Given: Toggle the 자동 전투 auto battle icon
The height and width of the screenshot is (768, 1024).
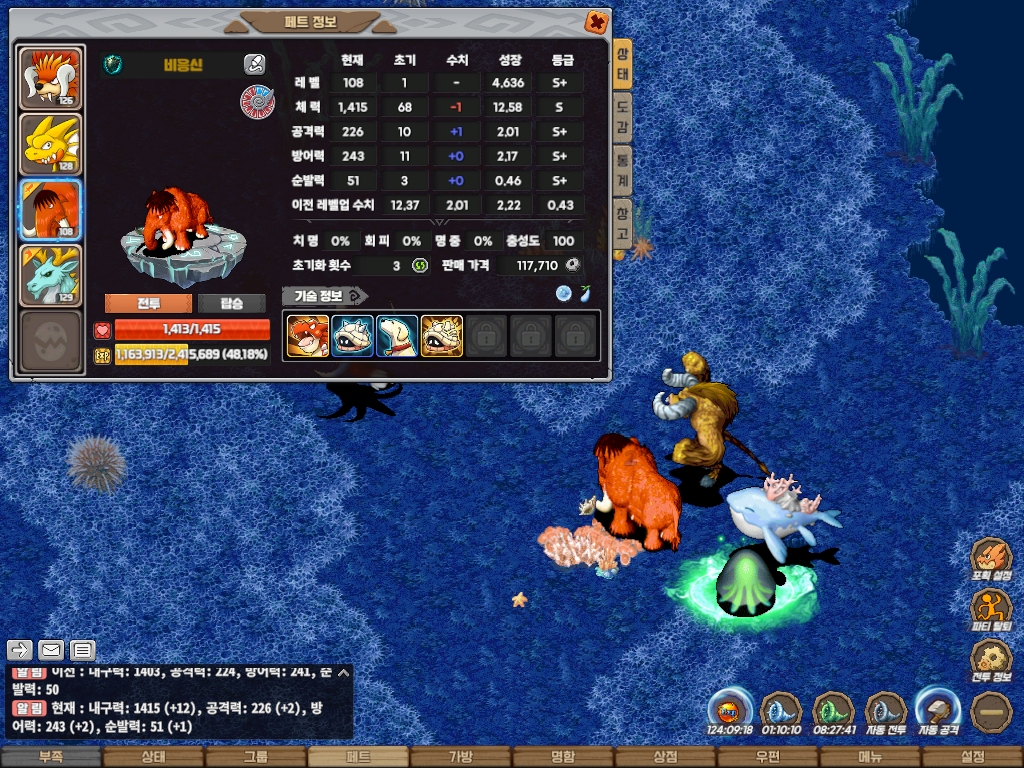Looking at the screenshot, I should click(885, 711).
